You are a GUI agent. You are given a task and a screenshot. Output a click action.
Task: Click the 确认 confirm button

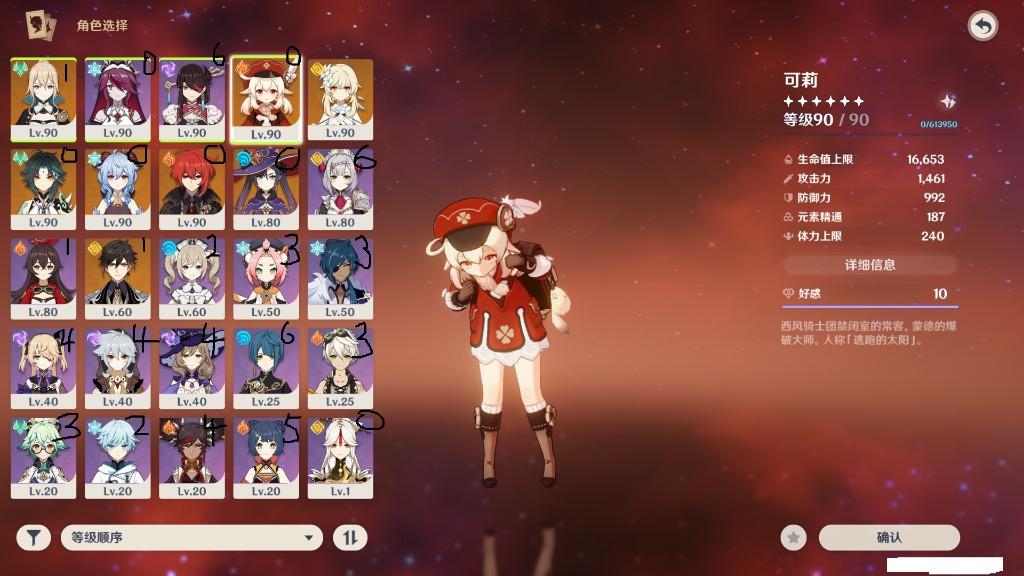[889, 538]
